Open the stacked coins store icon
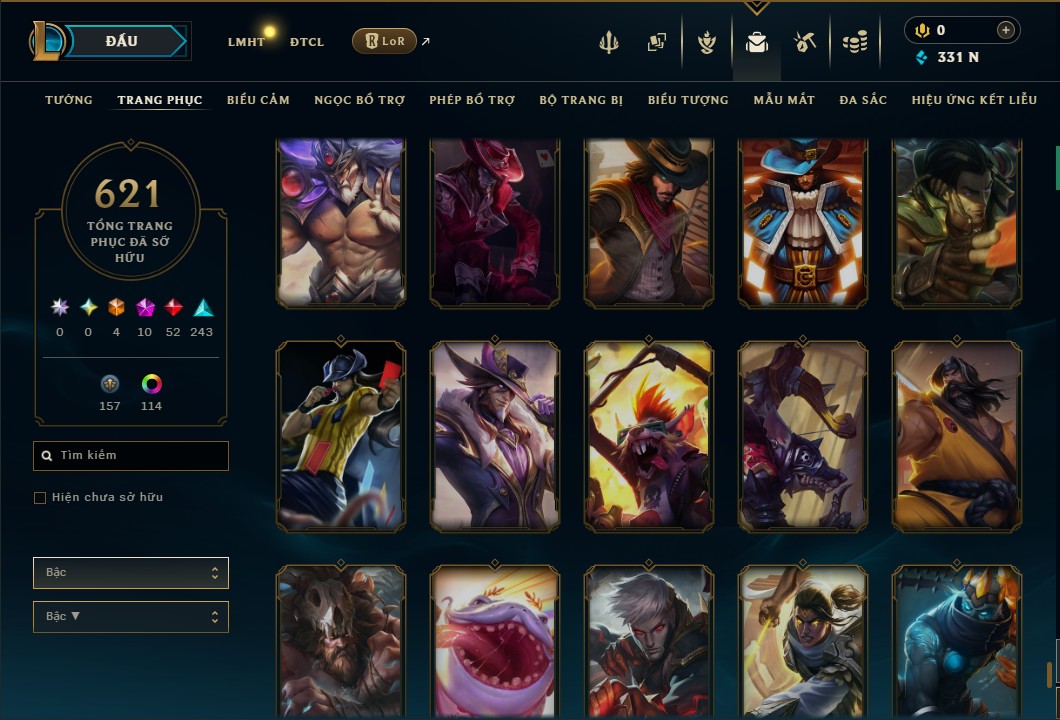The image size is (1060, 720). click(854, 42)
